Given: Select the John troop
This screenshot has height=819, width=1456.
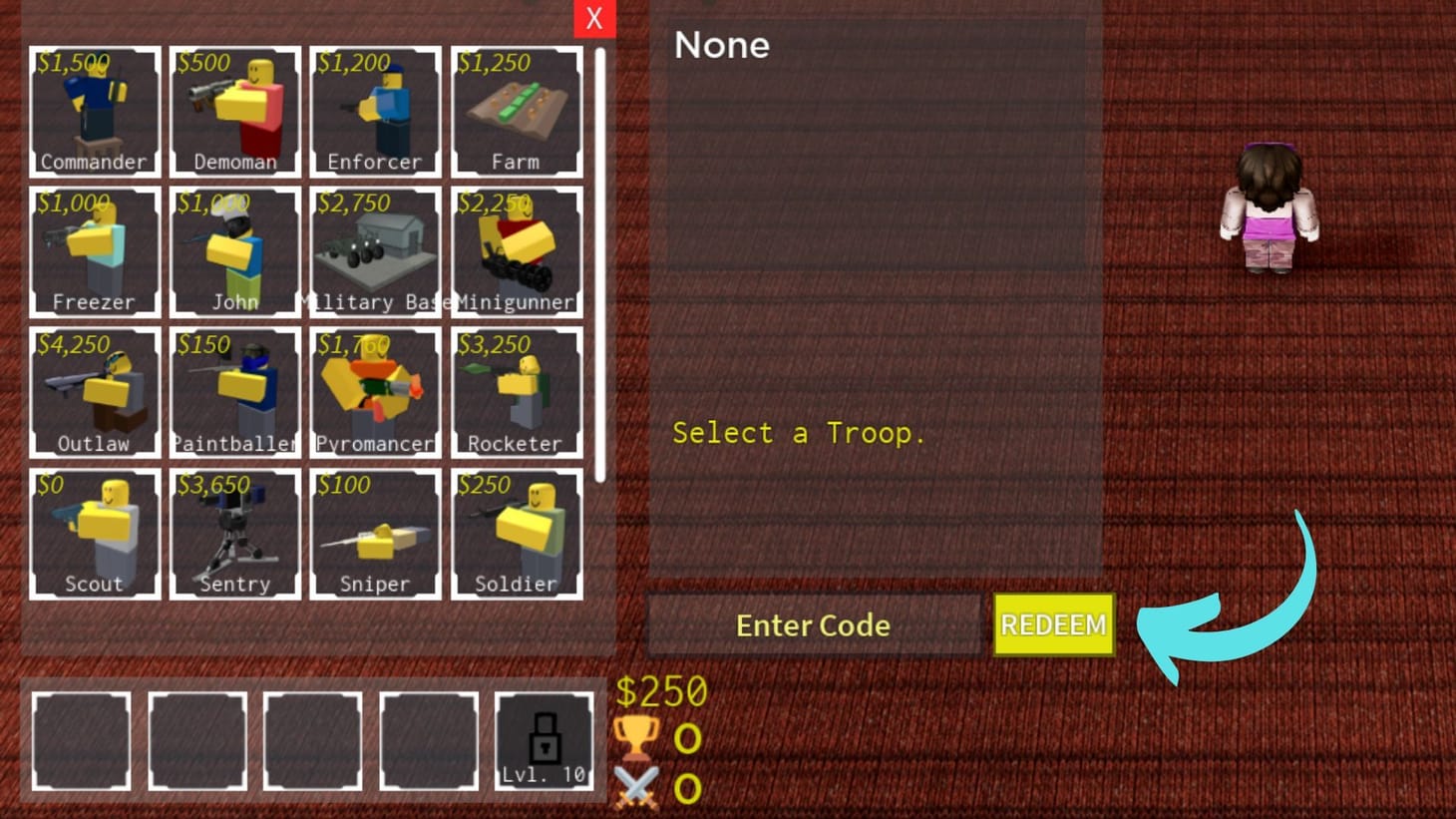Looking at the screenshot, I should [x=235, y=251].
